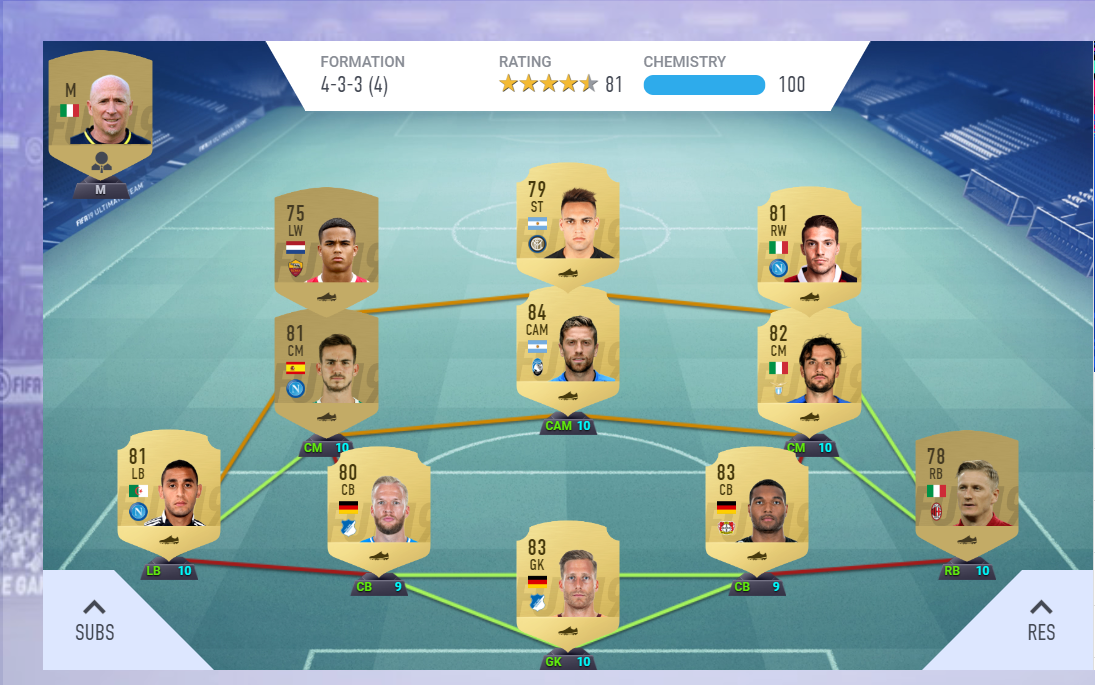Screen dimensions: 1095x685
Task: Choose the 81 LB player card
Action: [168, 490]
